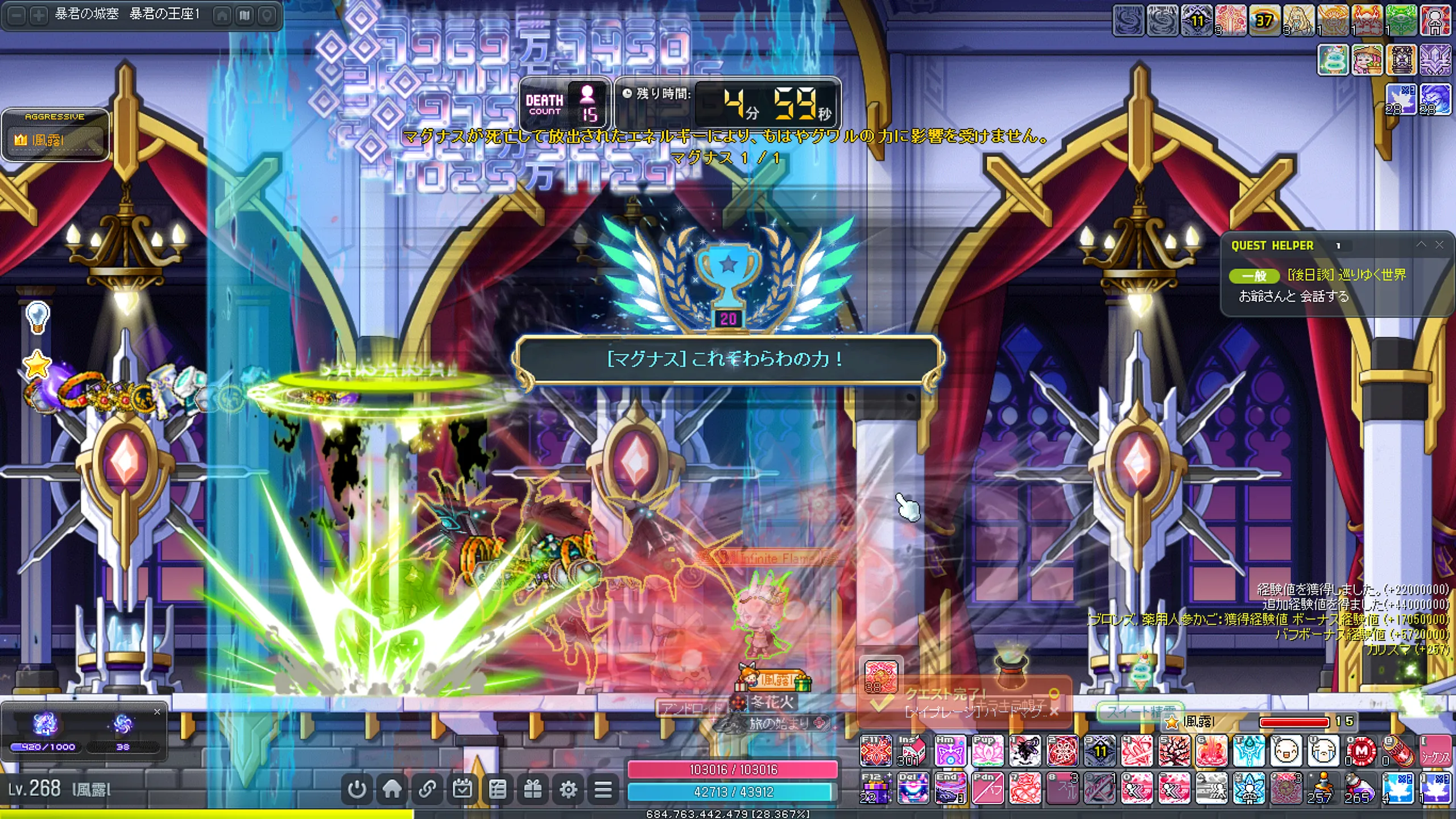
Task: Close the Quest Helper panel
Action: (x=1440, y=245)
